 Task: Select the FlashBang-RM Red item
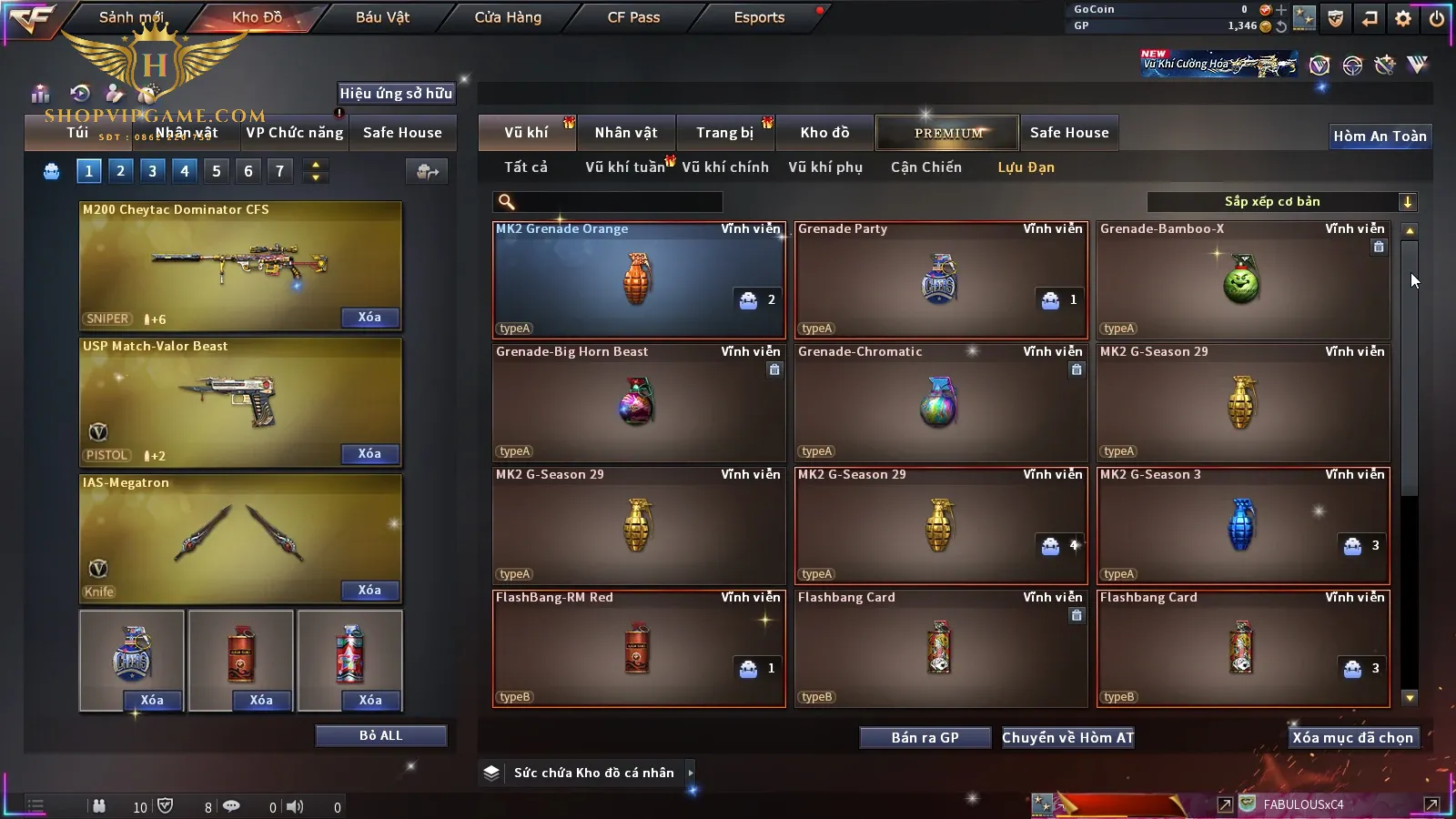638,648
